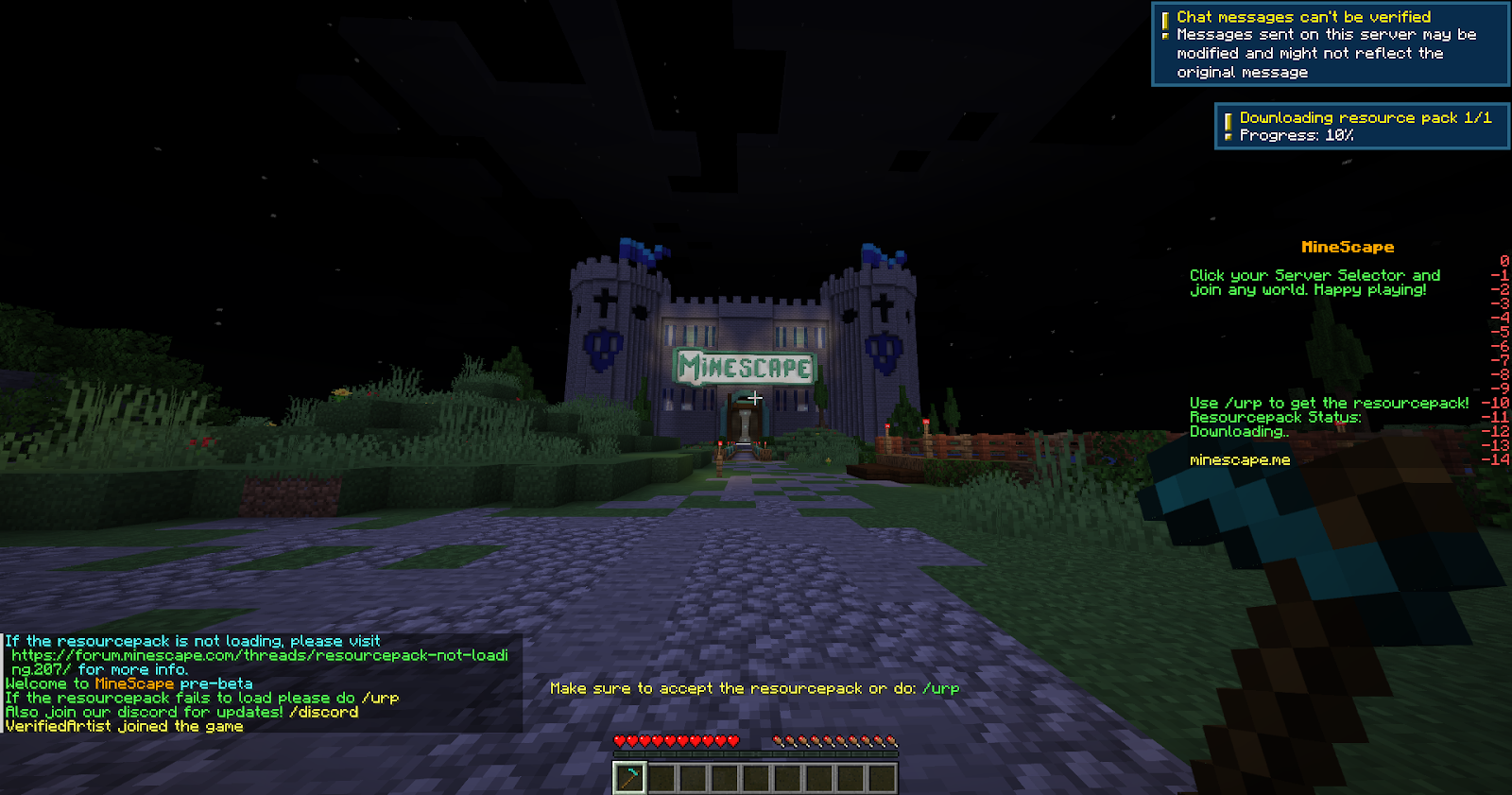Click the VerifiedArtist joined message
Screen dimensions: 1512x795
click(x=123, y=726)
